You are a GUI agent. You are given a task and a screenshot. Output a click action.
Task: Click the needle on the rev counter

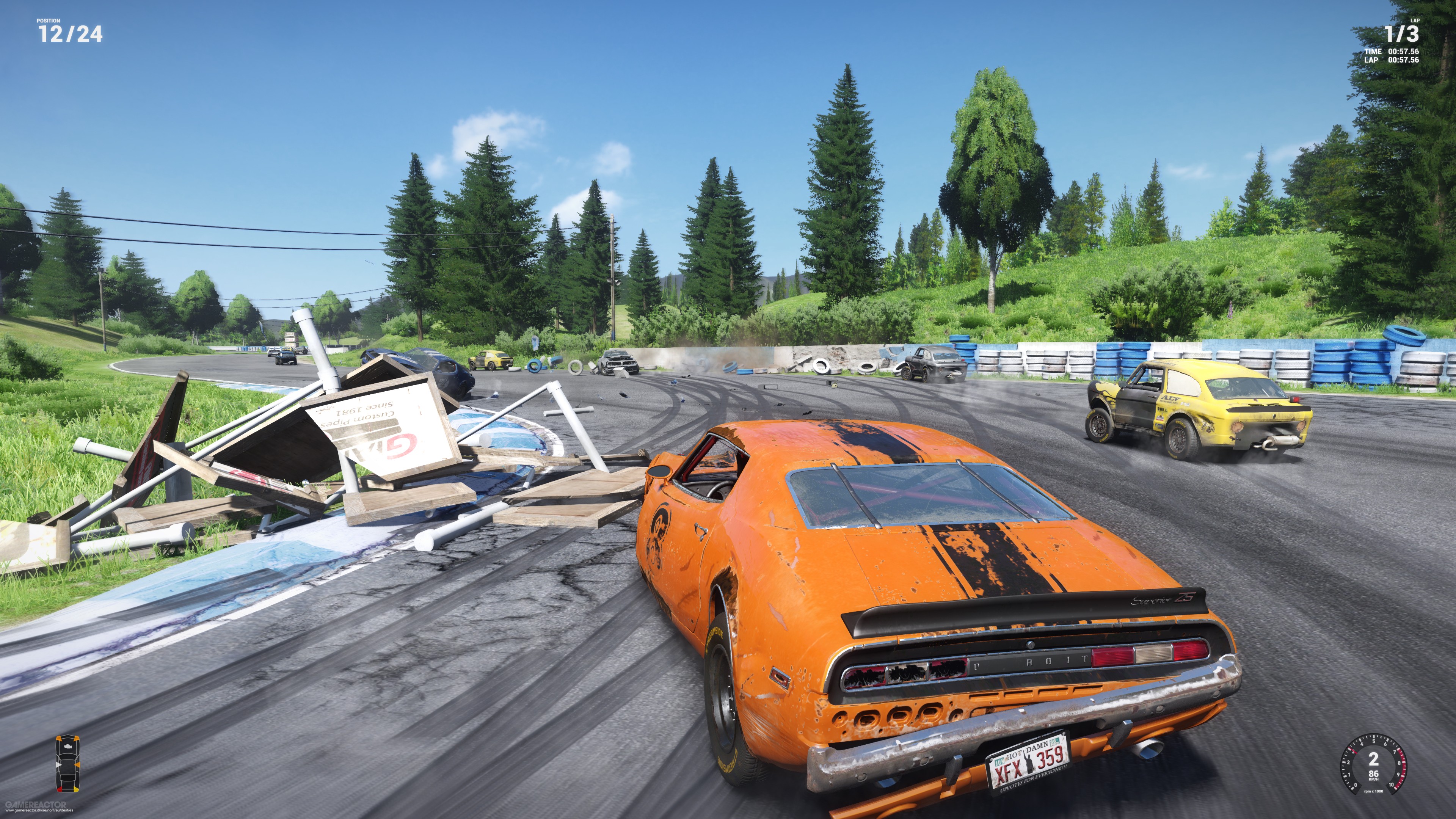click(1353, 751)
